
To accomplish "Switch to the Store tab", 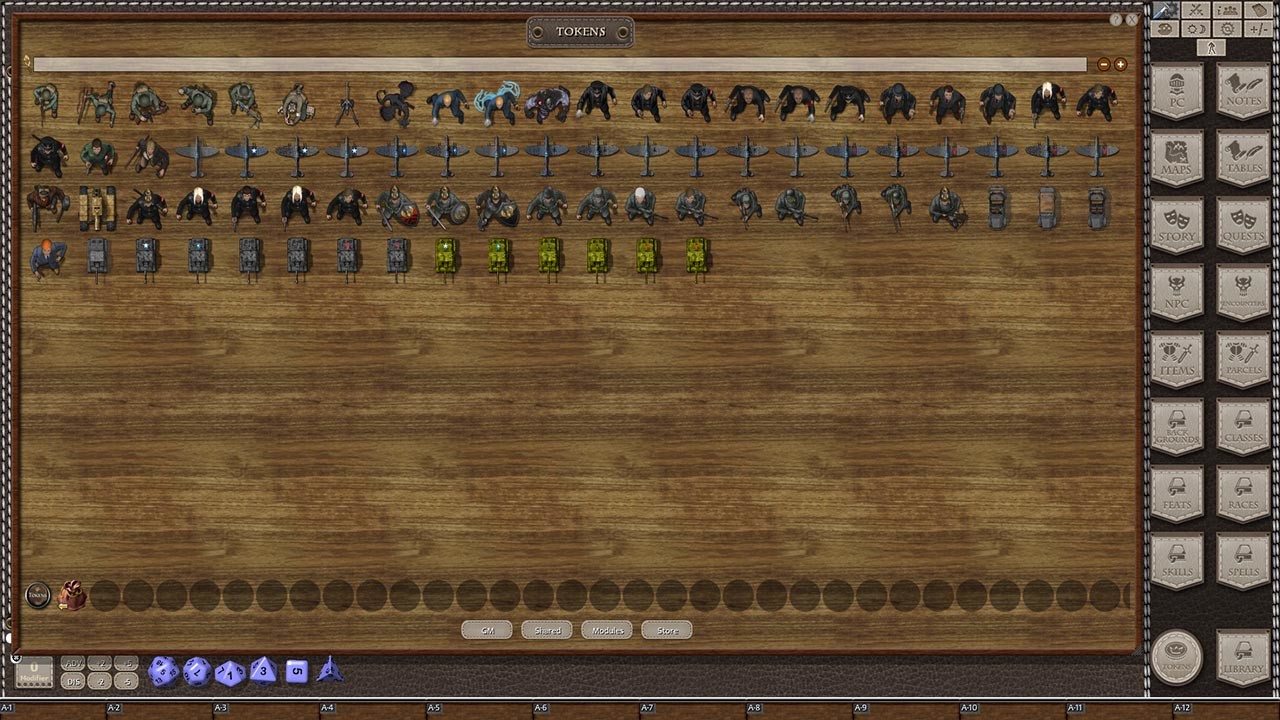I will (666, 630).
